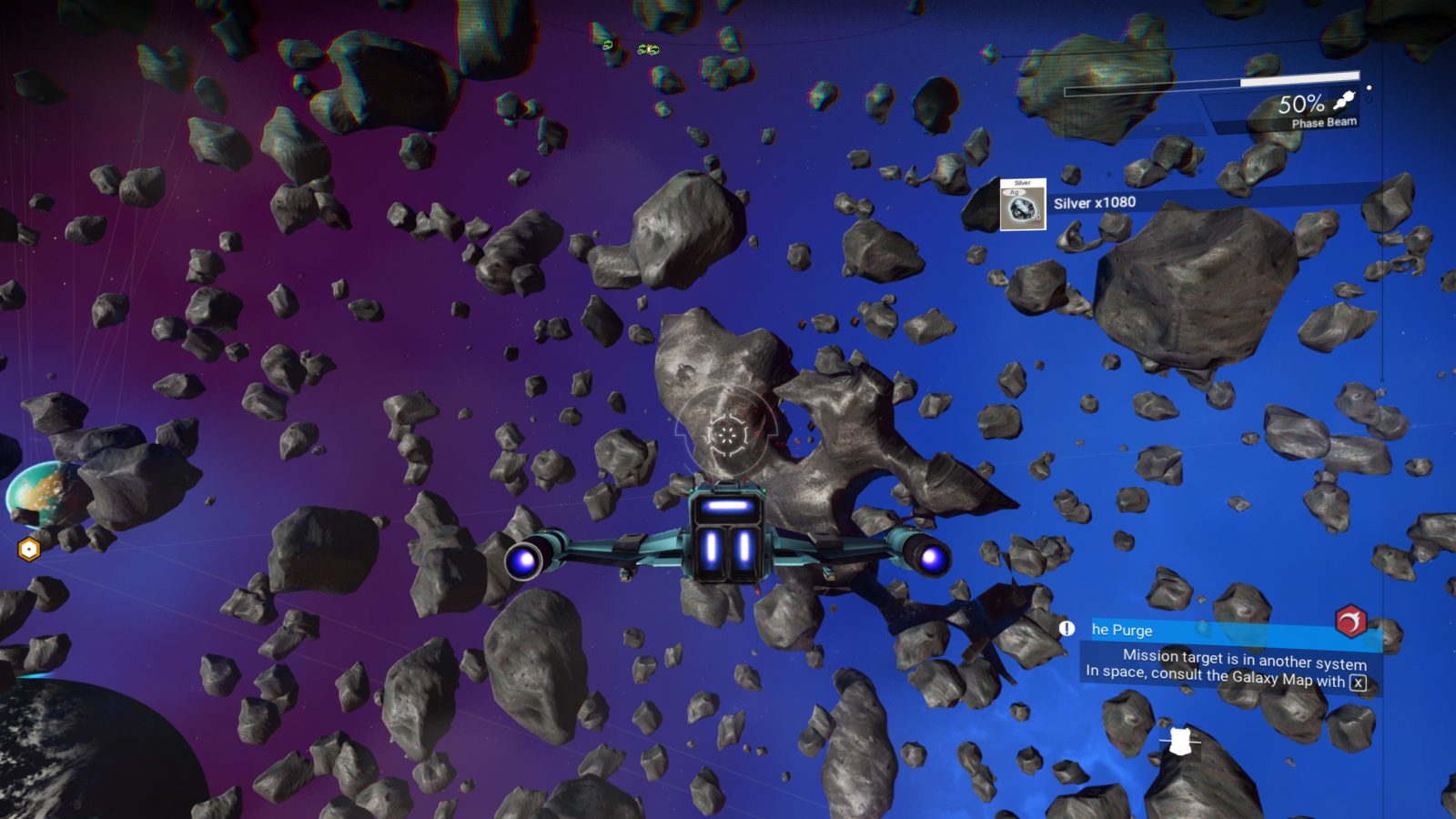The height and width of the screenshot is (819, 1456).
Task: Select the Phase Beam weapon icon
Action: tap(1344, 100)
